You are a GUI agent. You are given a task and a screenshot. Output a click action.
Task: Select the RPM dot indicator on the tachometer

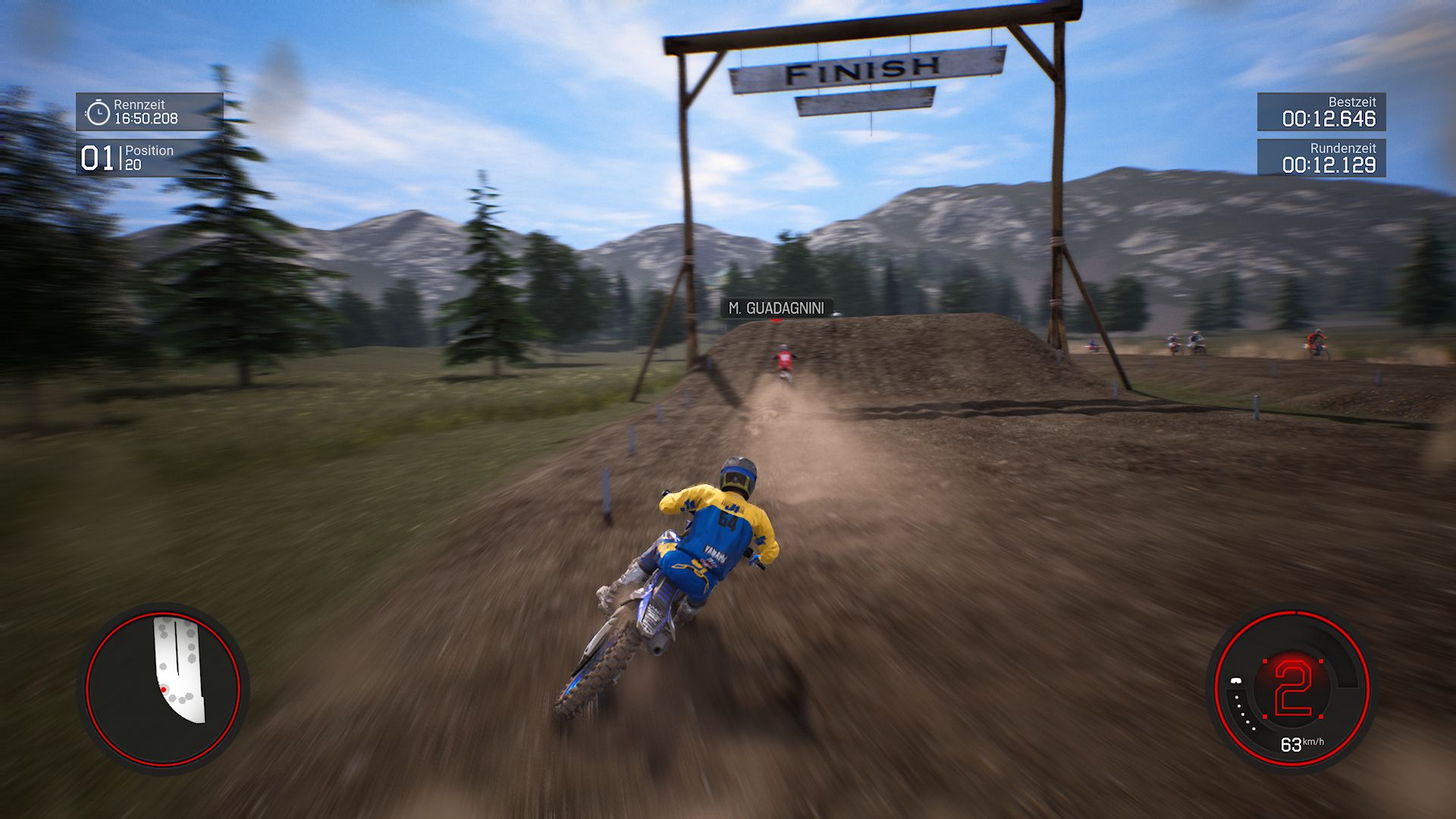coord(1244,713)
